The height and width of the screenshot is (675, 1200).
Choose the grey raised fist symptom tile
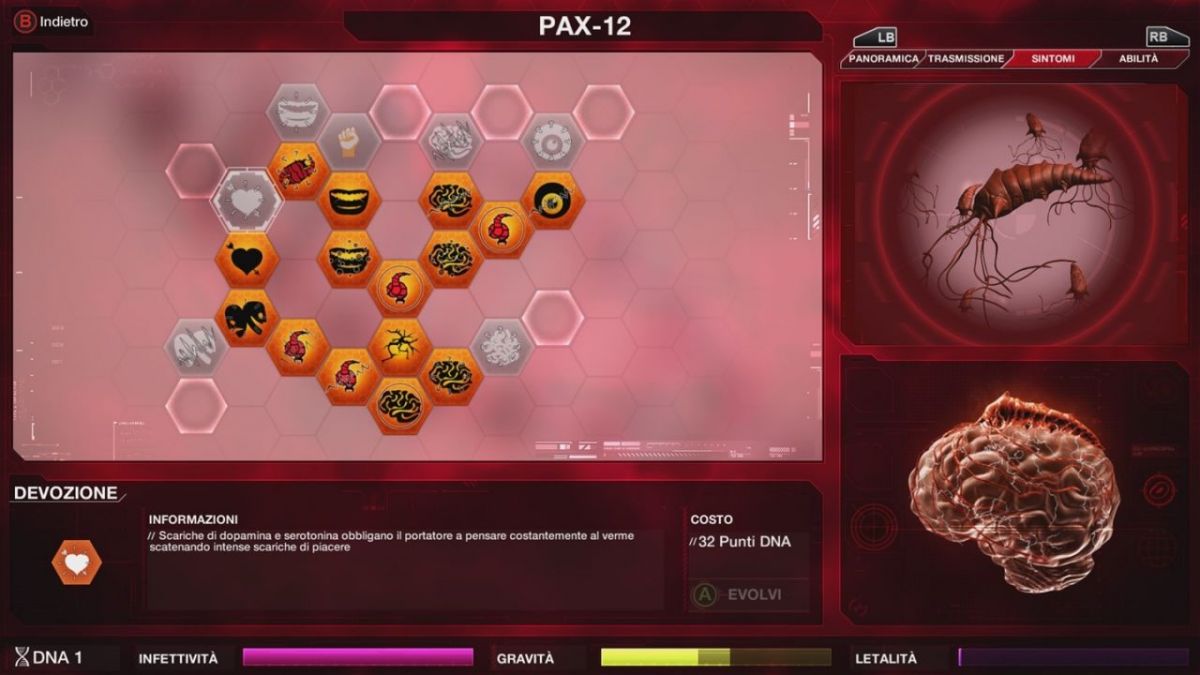(348, 142)
